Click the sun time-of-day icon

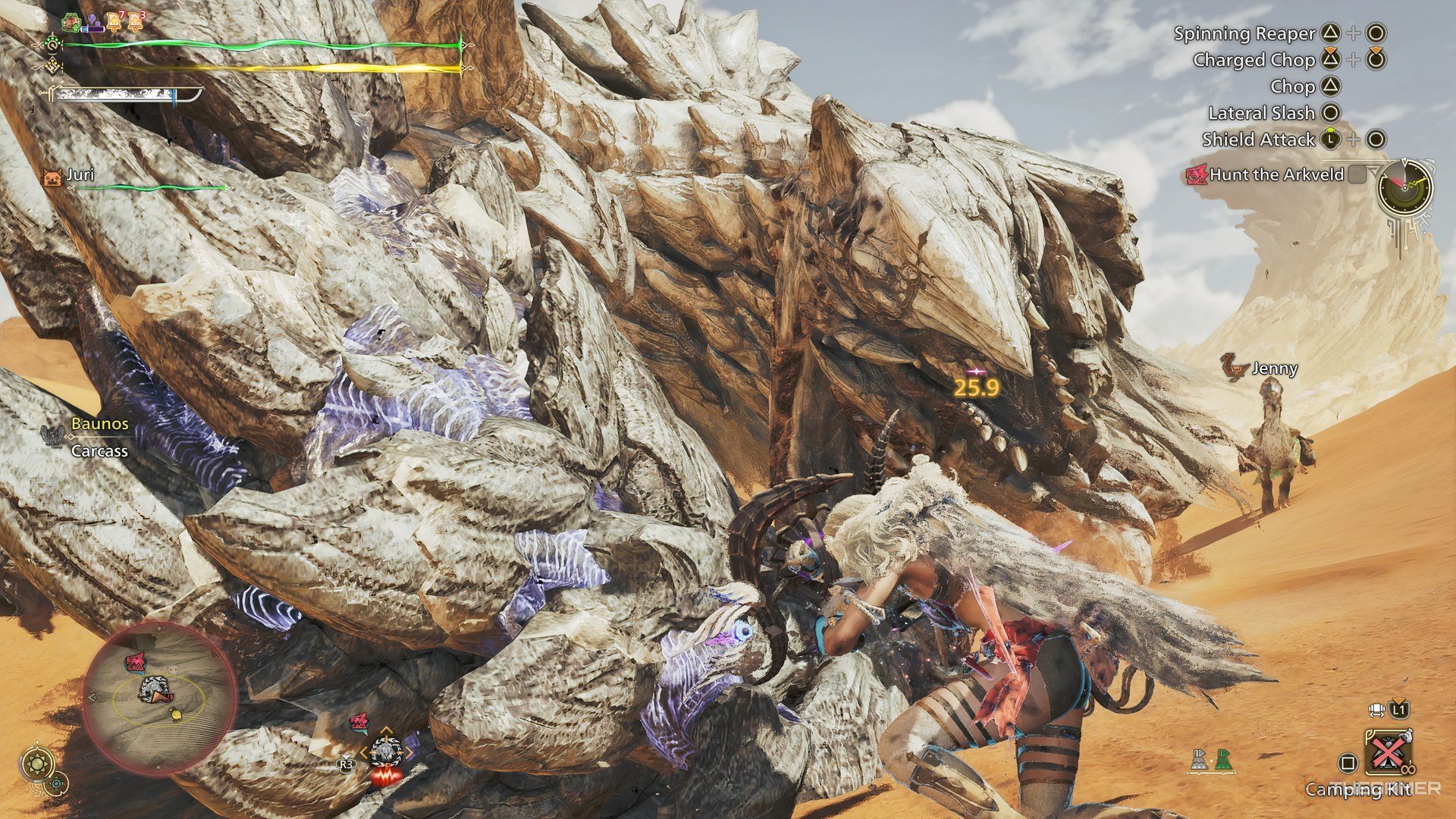pos(37,764)
